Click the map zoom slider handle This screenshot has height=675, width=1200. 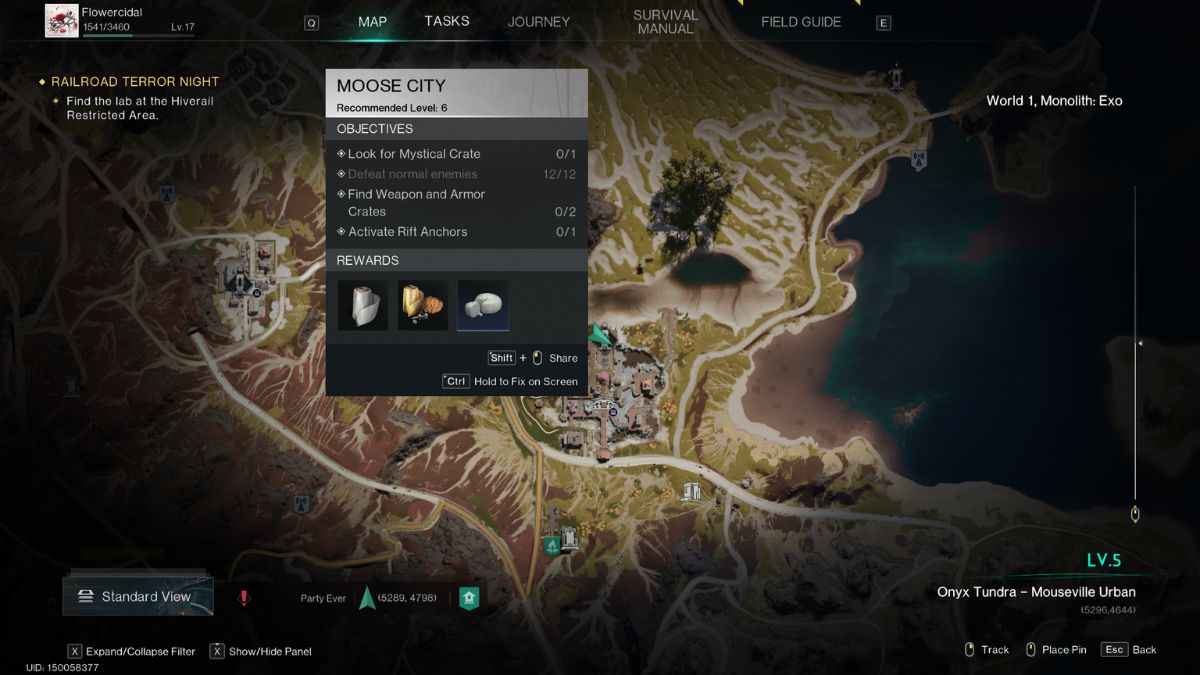pos(1135,514)
